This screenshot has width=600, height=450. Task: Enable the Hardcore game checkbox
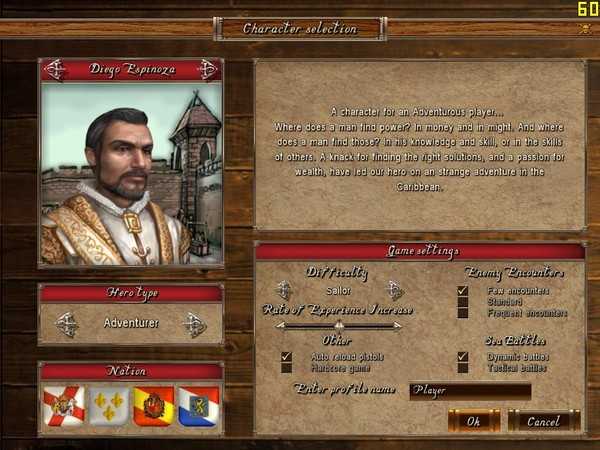pos(286,367)
